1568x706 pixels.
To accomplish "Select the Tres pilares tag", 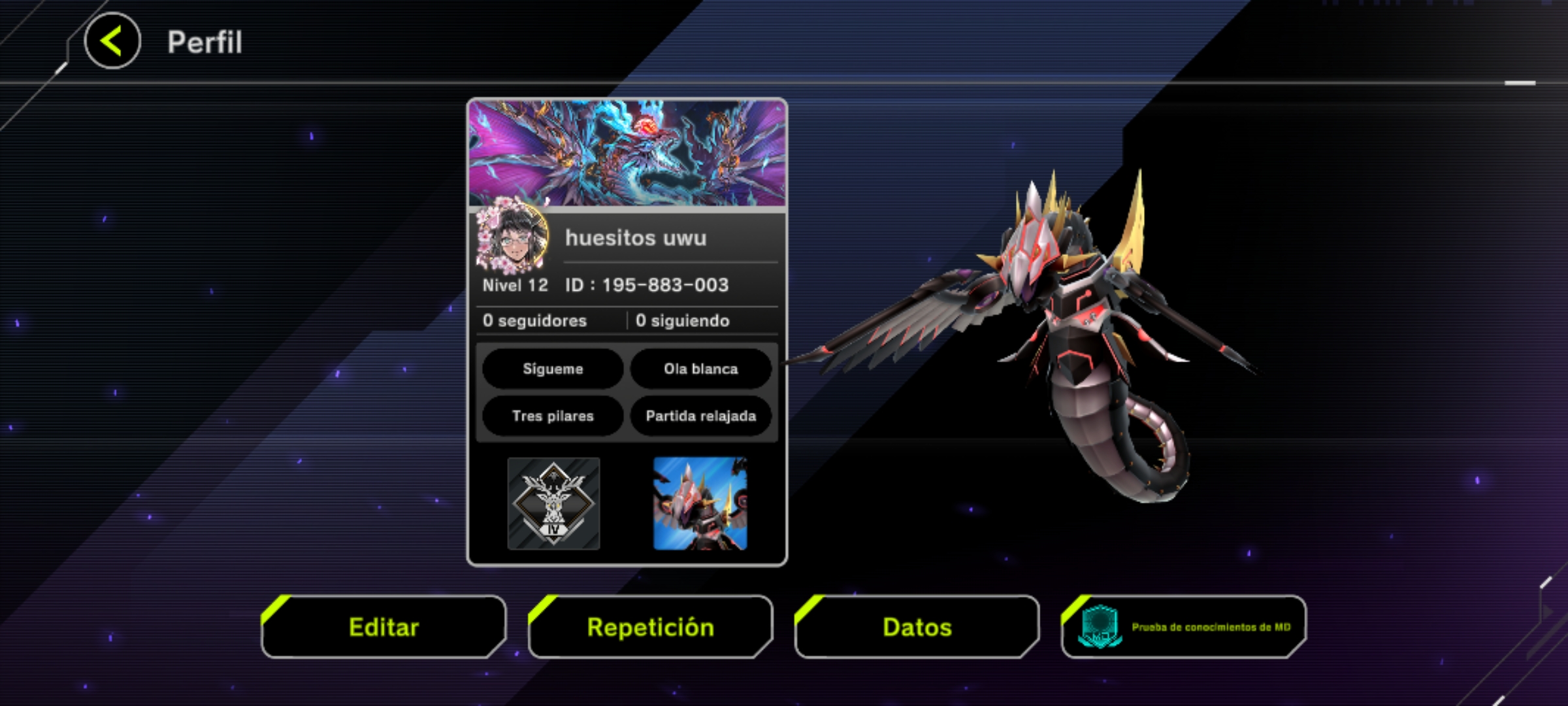I will [x=553, y=416].
